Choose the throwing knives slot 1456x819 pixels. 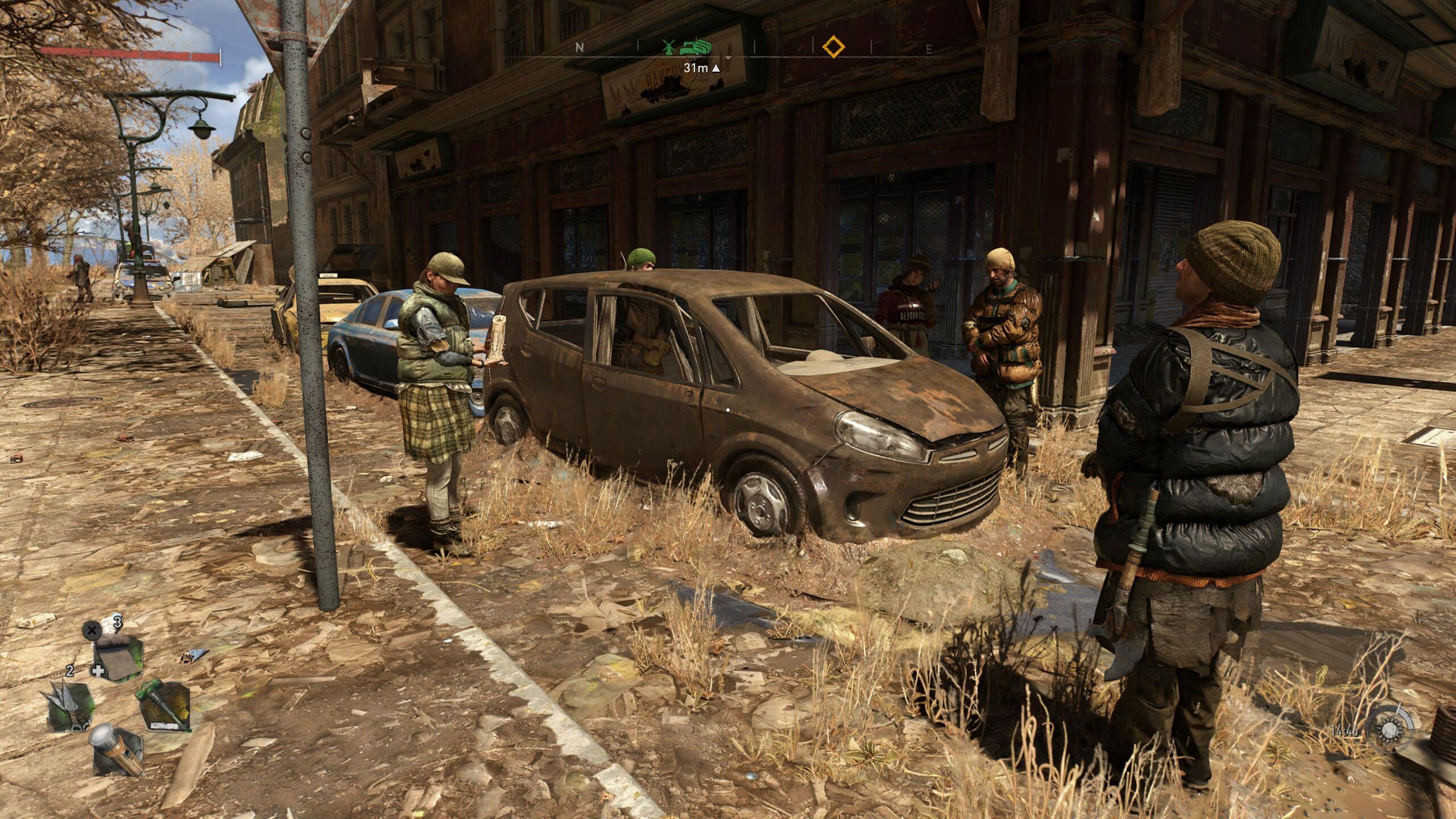coord(69,706)
